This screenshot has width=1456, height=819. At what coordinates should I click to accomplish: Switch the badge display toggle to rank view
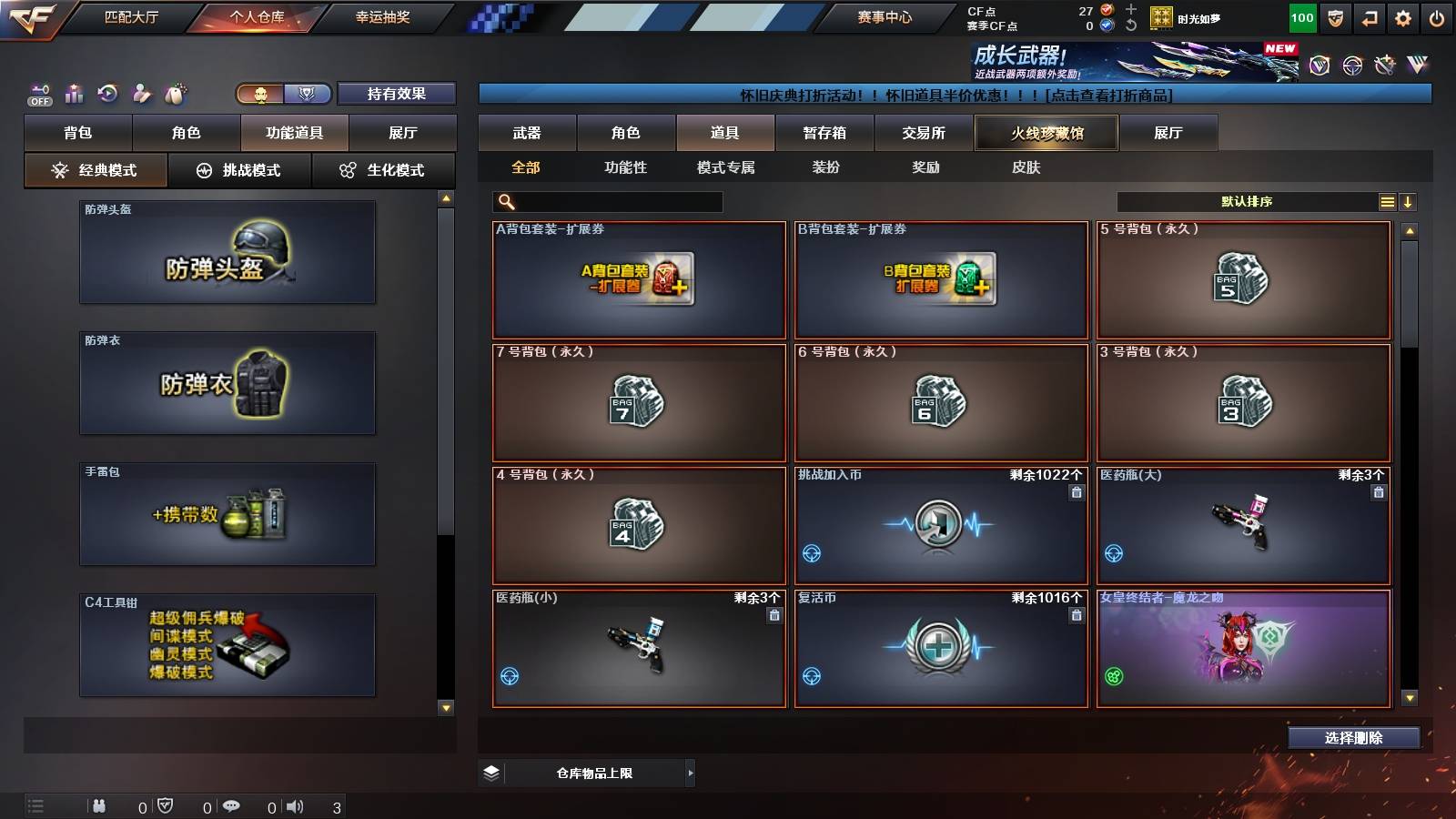point(307,93)
